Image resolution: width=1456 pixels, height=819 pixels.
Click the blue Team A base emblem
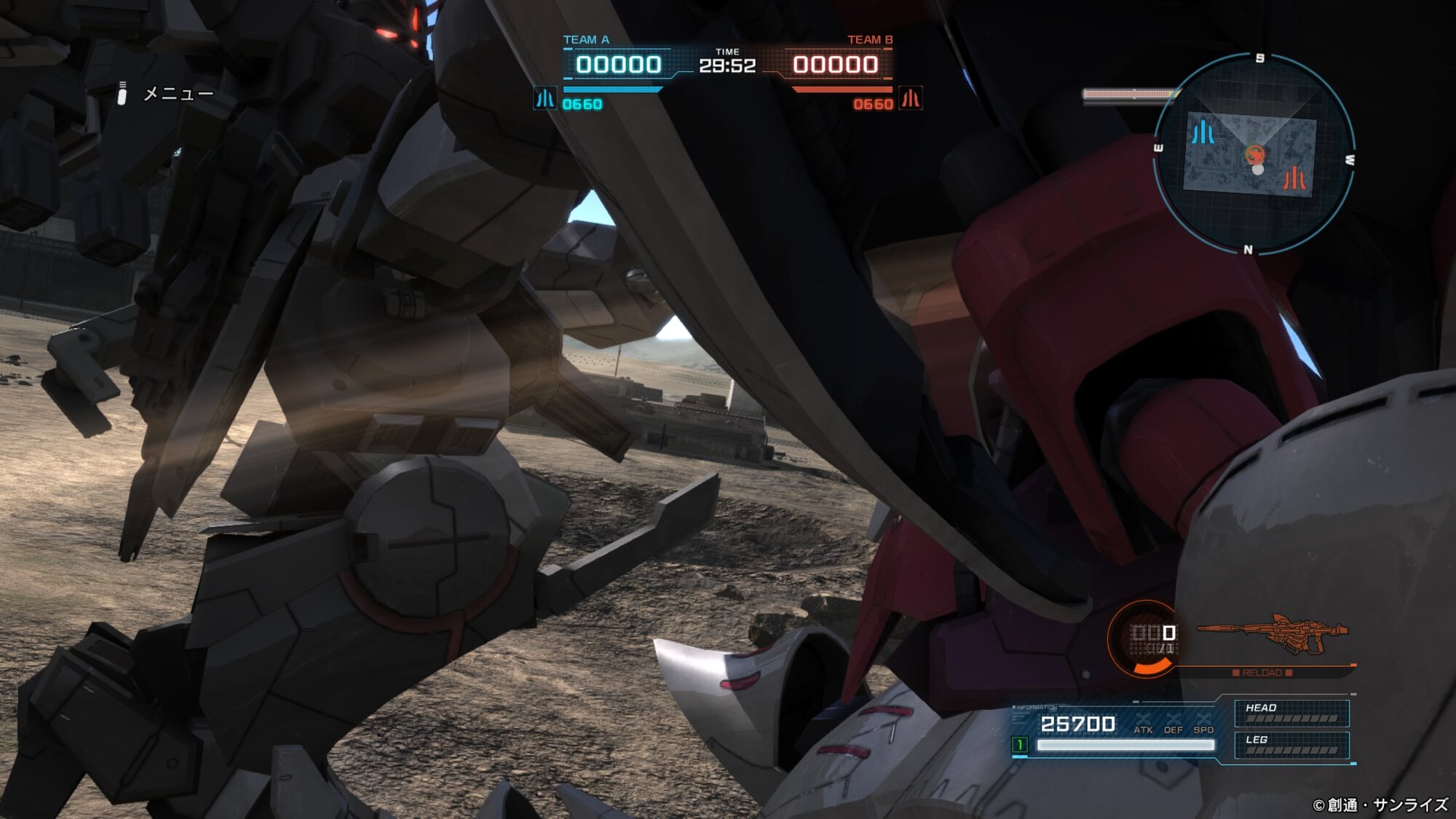[x=545, y=98]
